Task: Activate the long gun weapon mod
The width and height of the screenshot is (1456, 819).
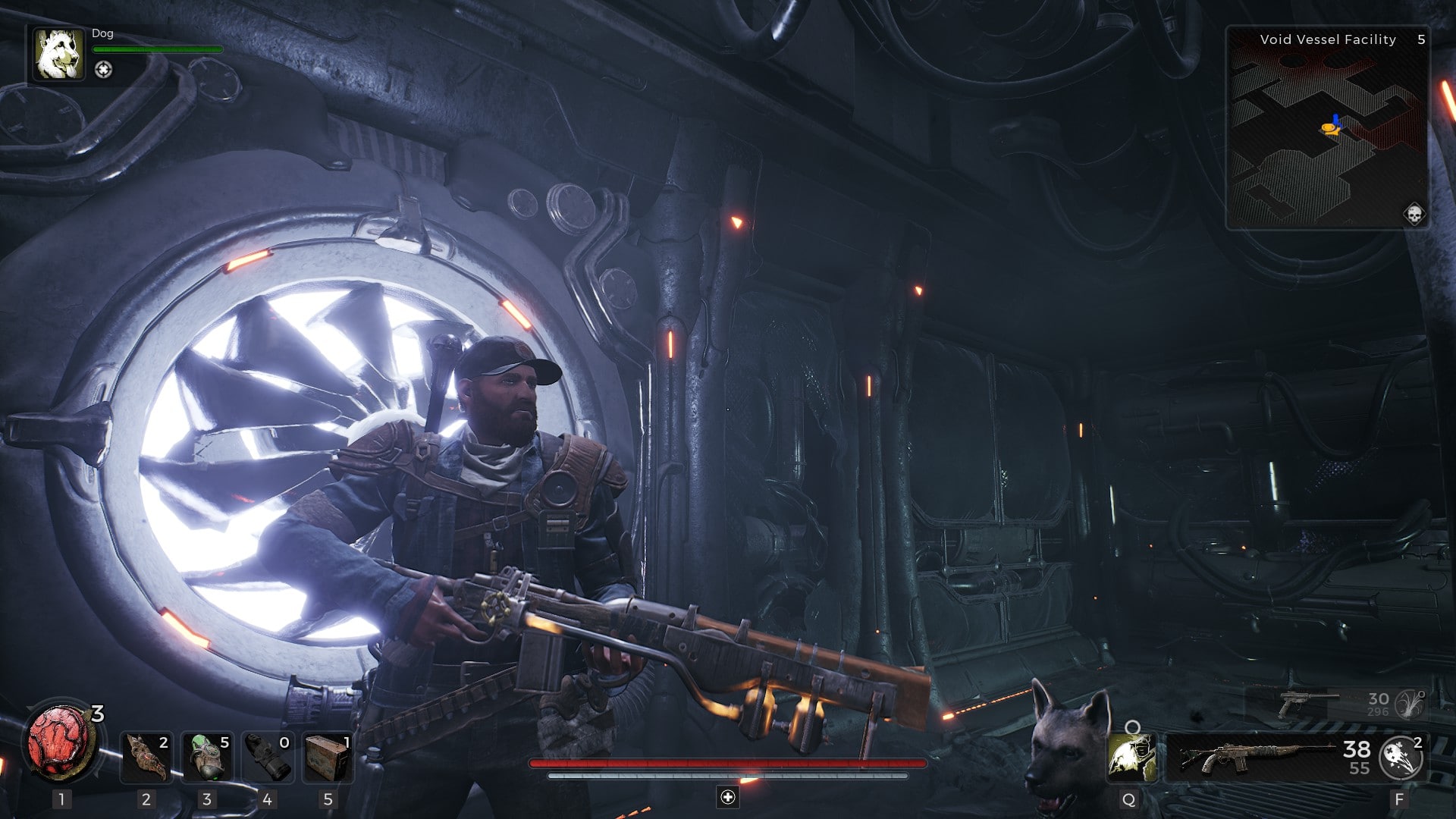Action: (1400, 758)
